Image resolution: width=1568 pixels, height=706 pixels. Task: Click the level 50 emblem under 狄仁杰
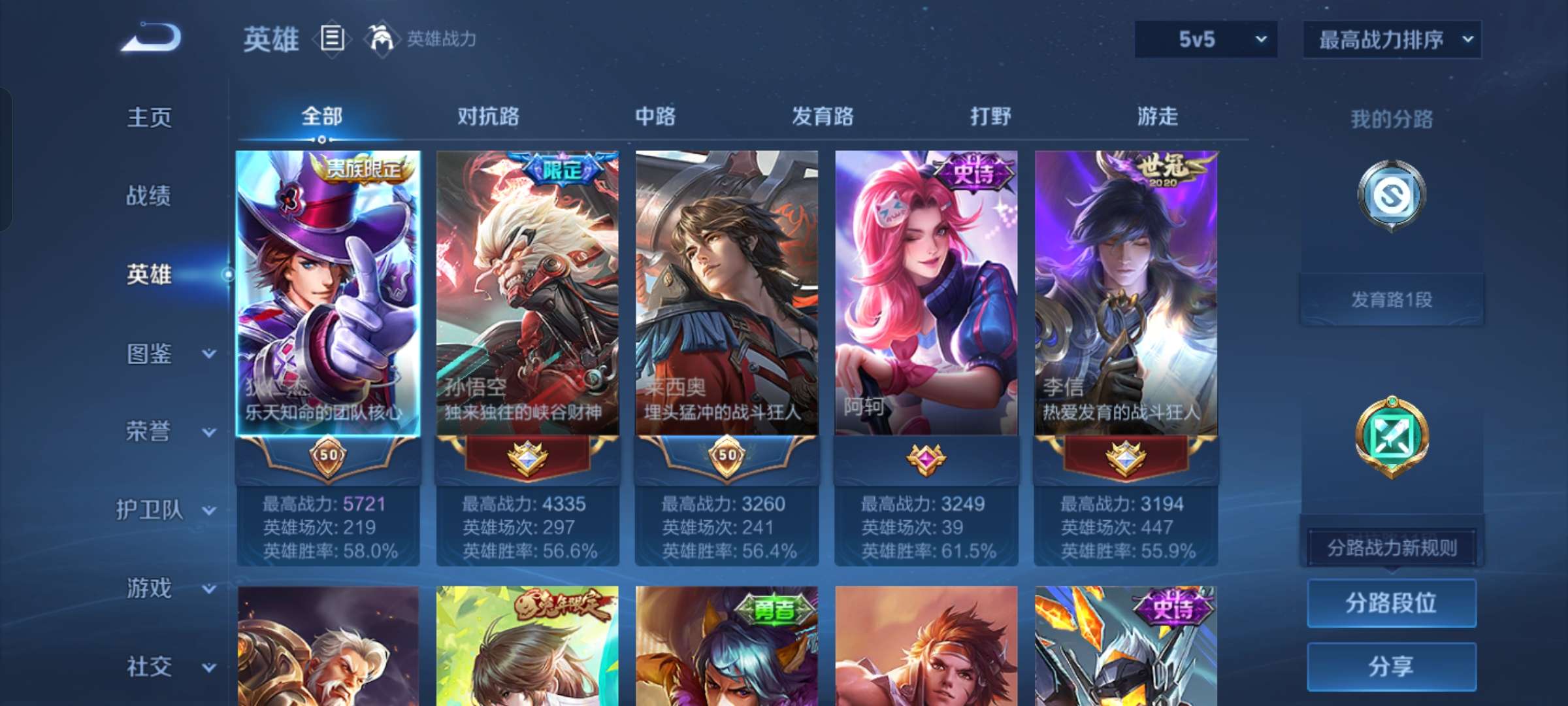(x=328, y=458)
